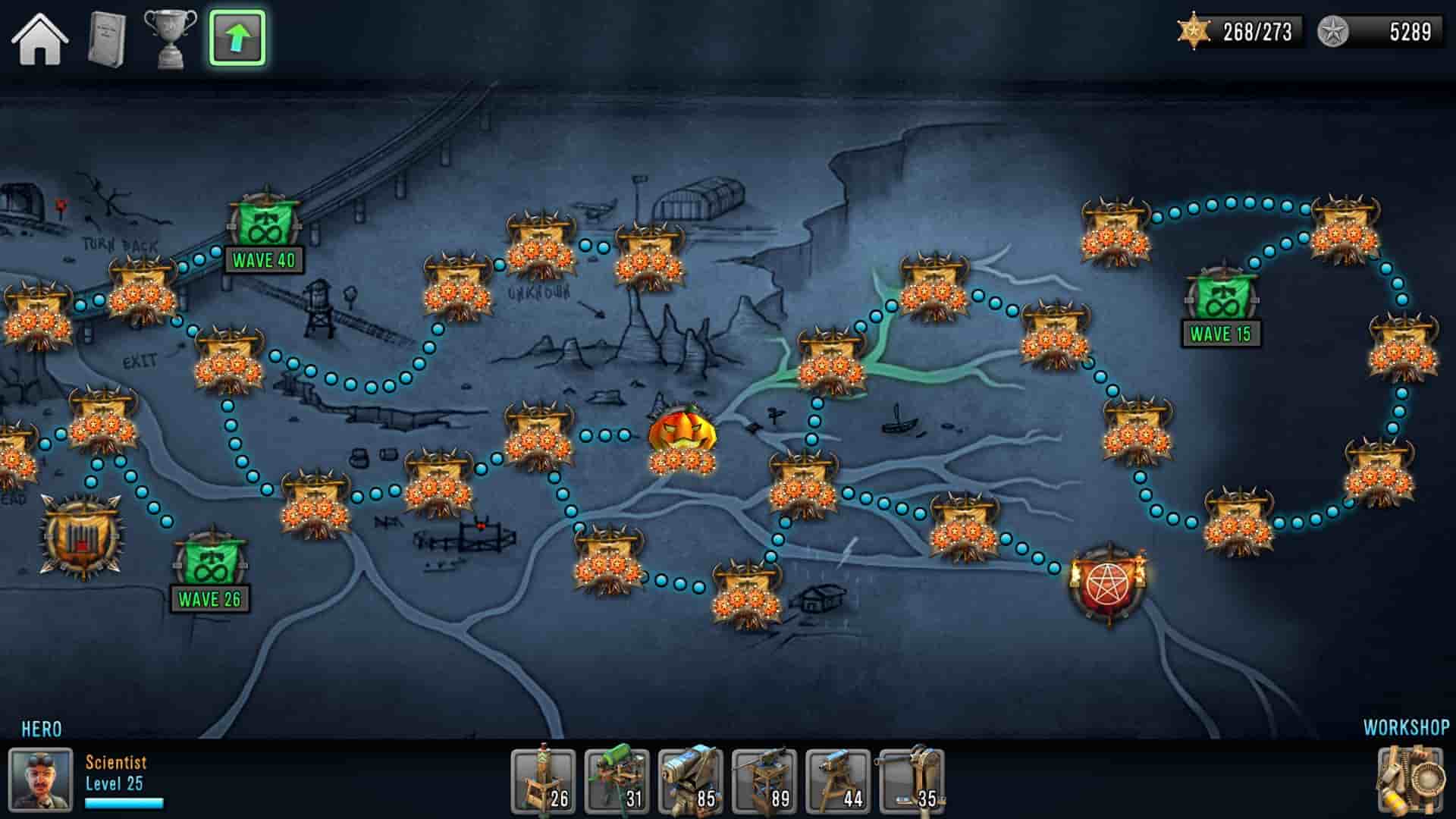Open the Scientist hero portrait
Screen dimensions: 1456x819
coord(40,780)
